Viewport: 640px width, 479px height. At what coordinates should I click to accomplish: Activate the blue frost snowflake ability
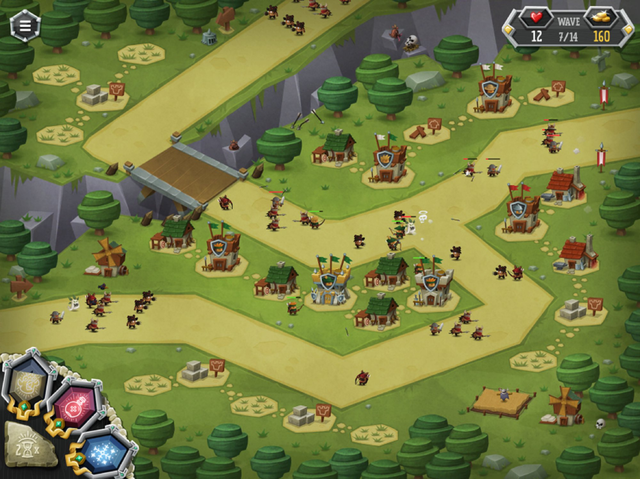(x=105, y=453)
